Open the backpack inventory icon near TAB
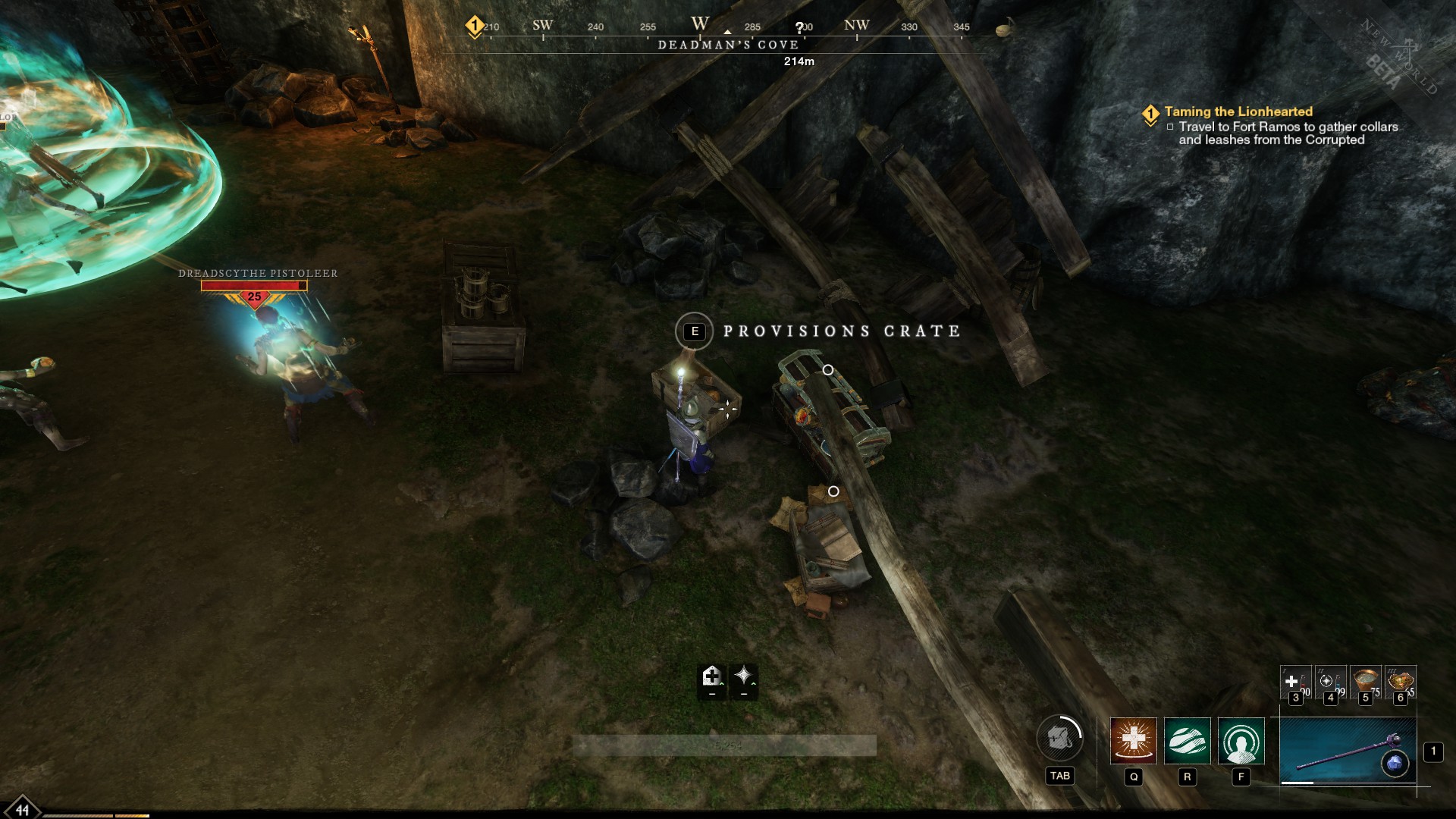Viewport: 1456px width, 819px height. tap(1060, 737)
